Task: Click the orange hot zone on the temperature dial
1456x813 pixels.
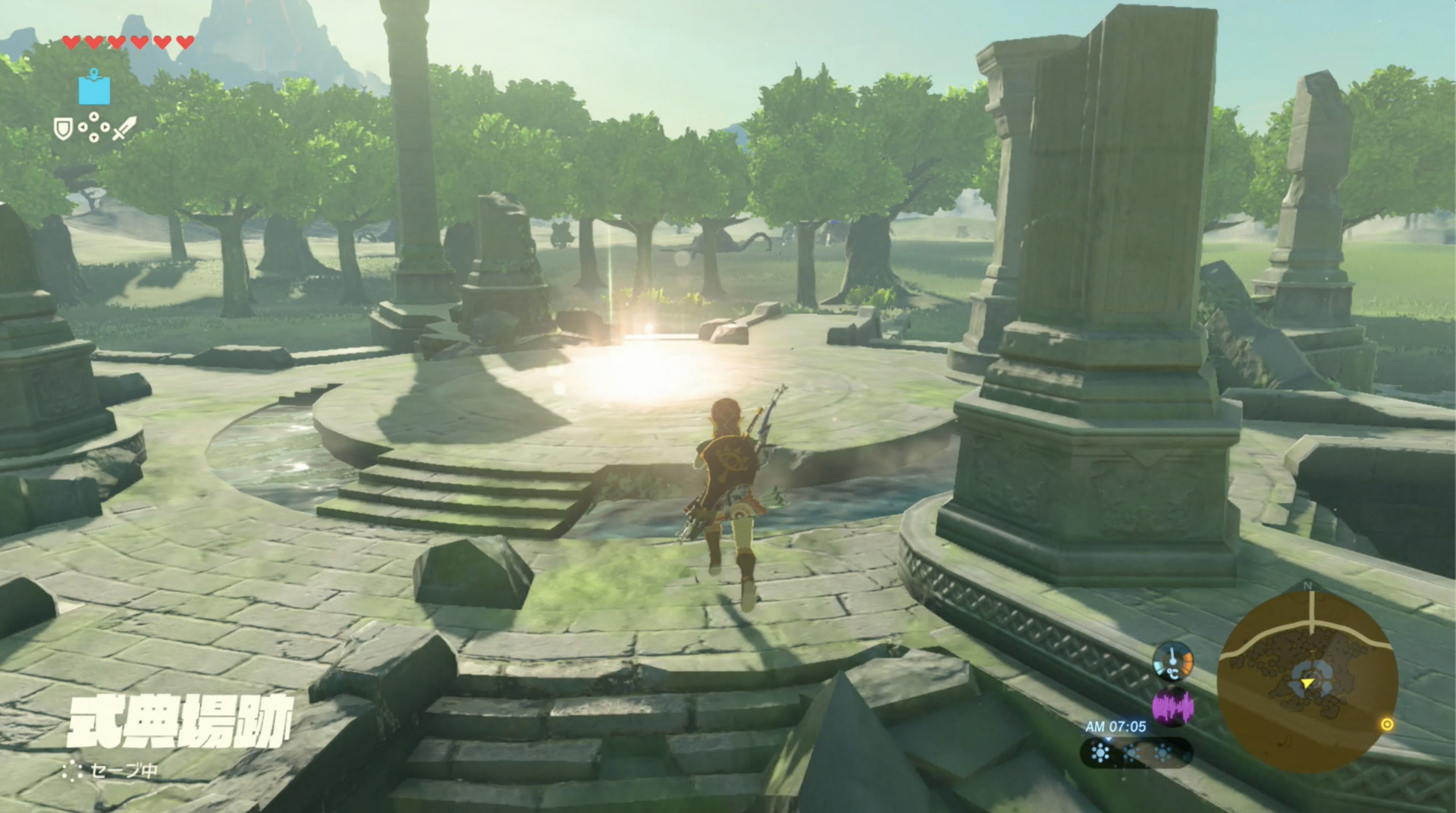Action: [1187, 664]
